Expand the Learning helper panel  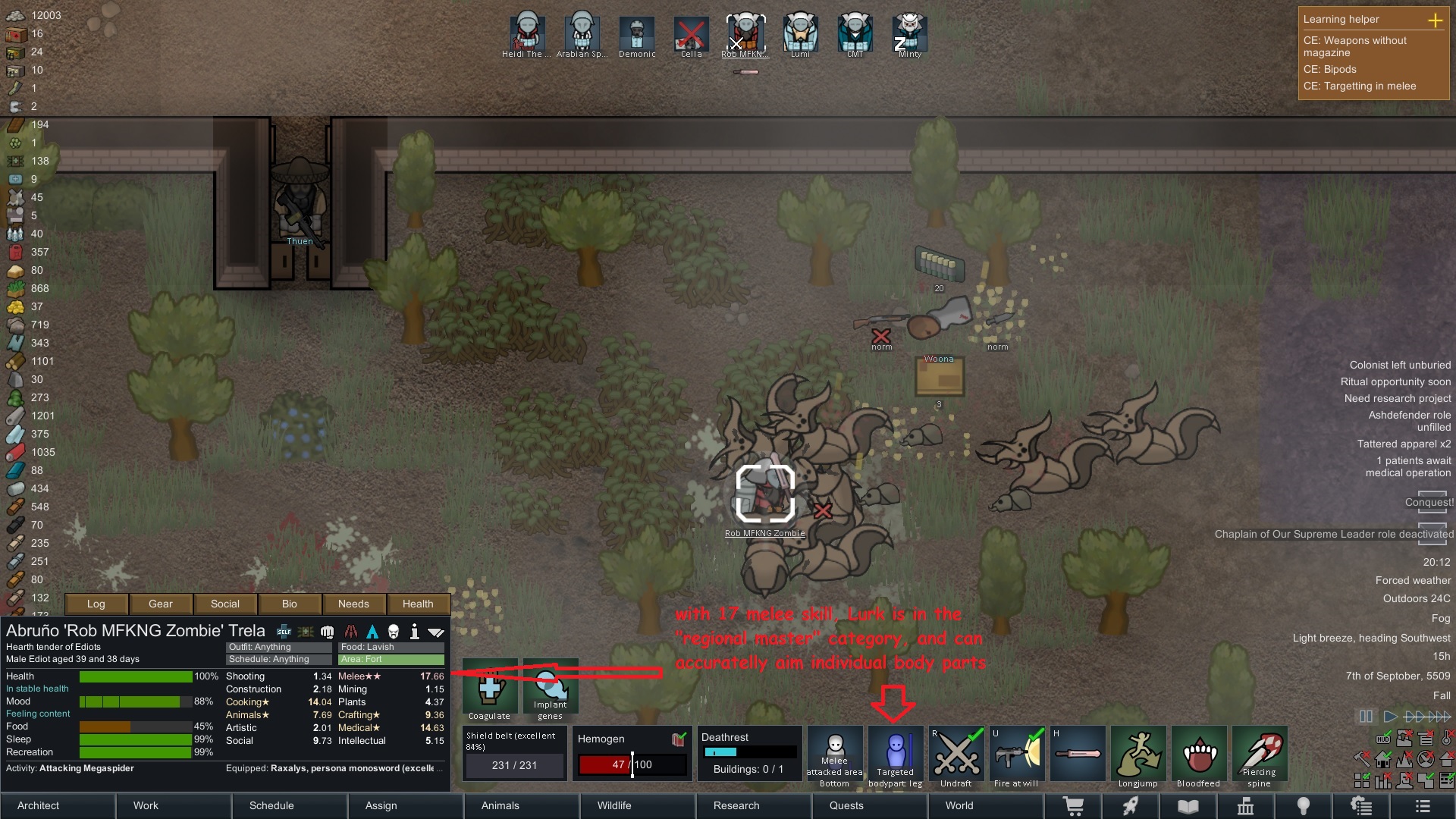pyautogui.click(x=1435, y=20)
